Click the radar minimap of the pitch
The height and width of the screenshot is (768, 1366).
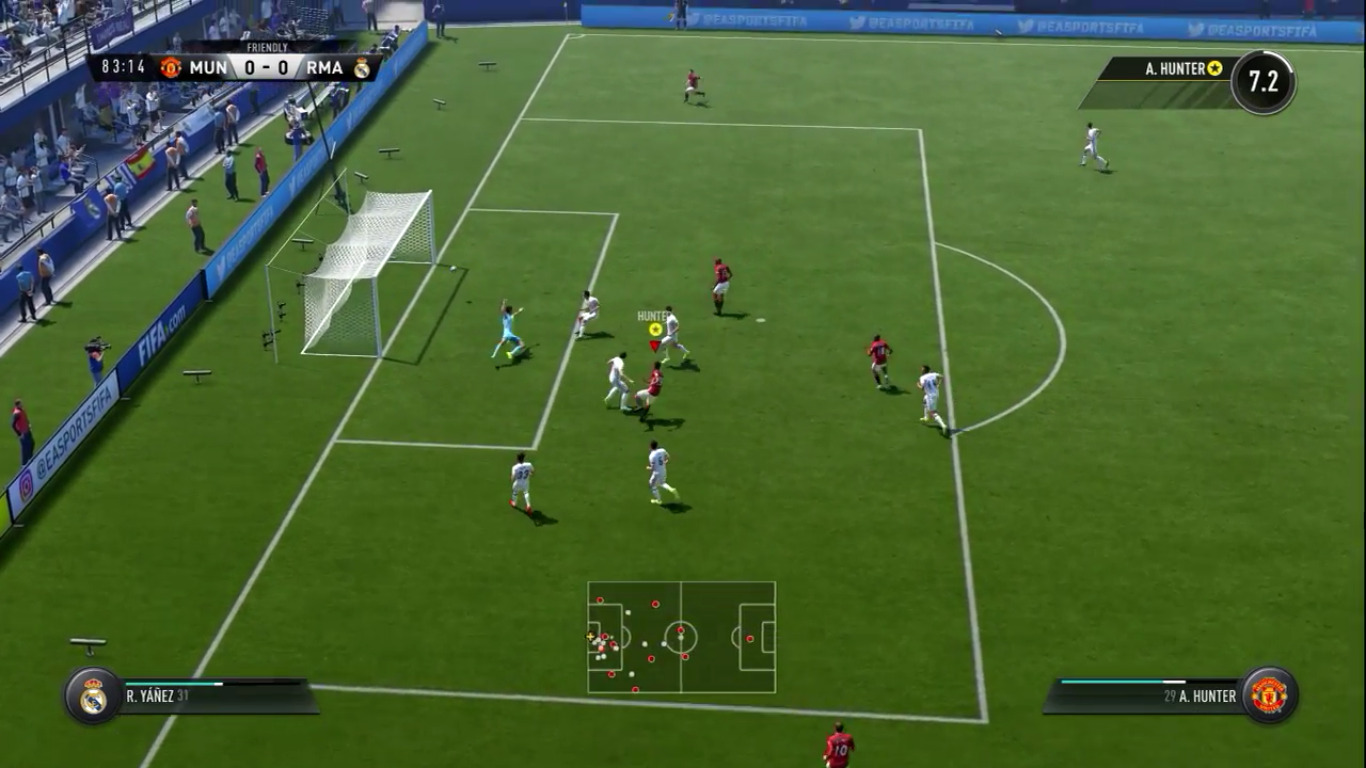(x=681, y=637)
